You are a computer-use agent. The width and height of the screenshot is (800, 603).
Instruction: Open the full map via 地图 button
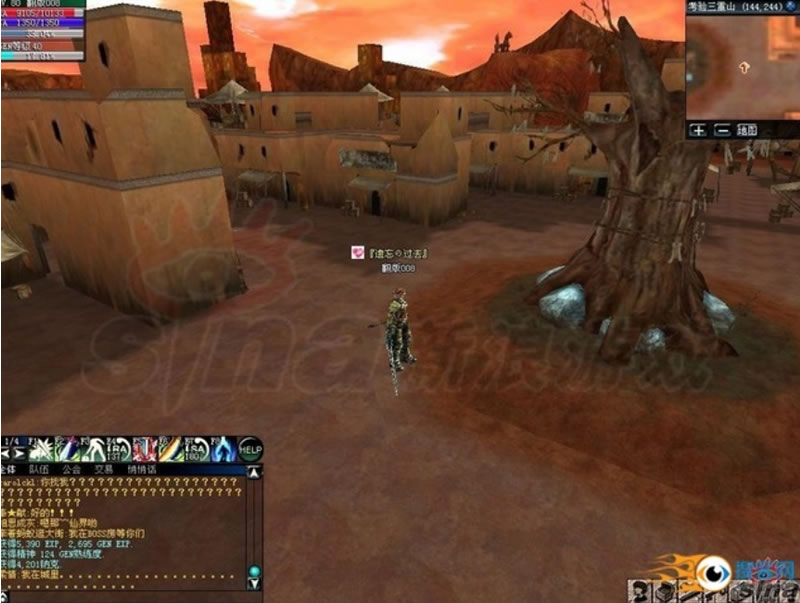pos(747,130)
